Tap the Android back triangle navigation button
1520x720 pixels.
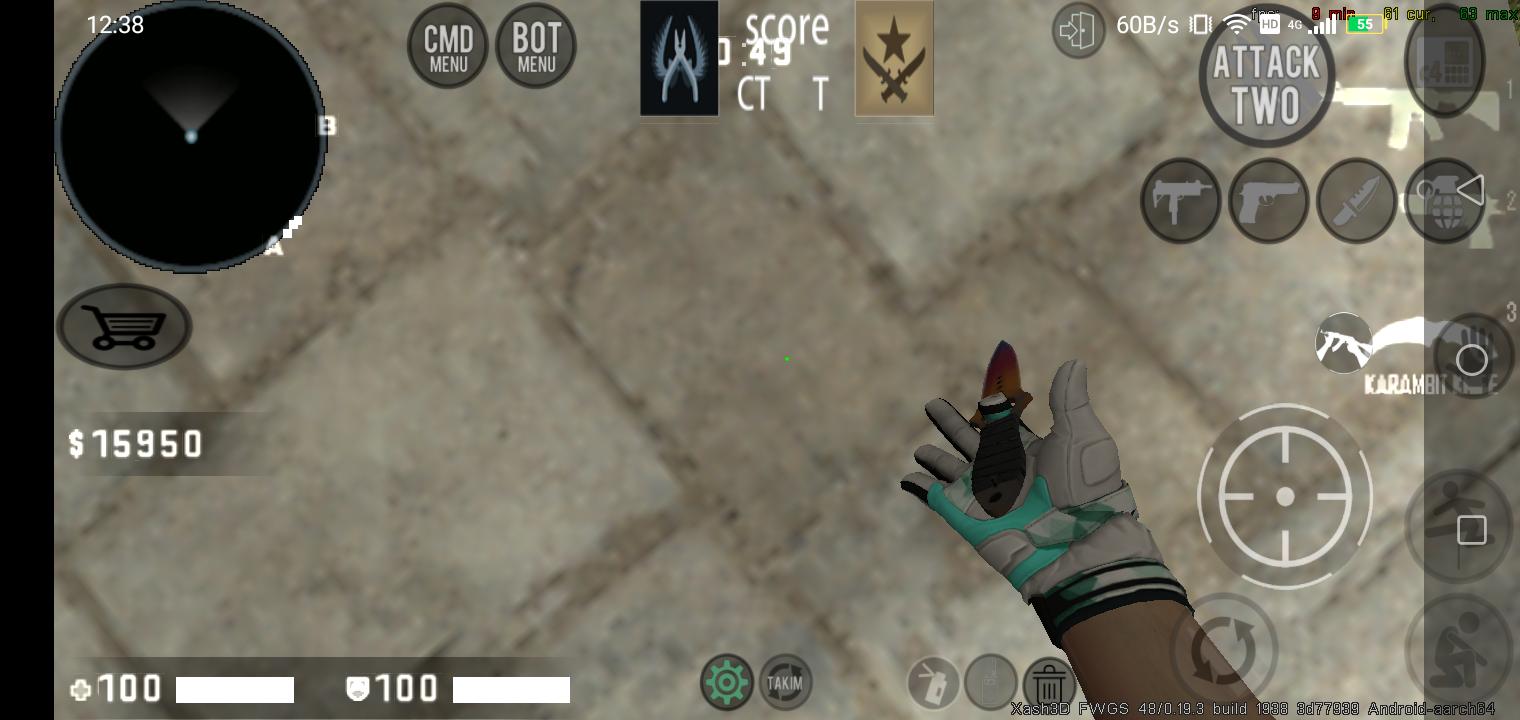(x=1470, y=189)
